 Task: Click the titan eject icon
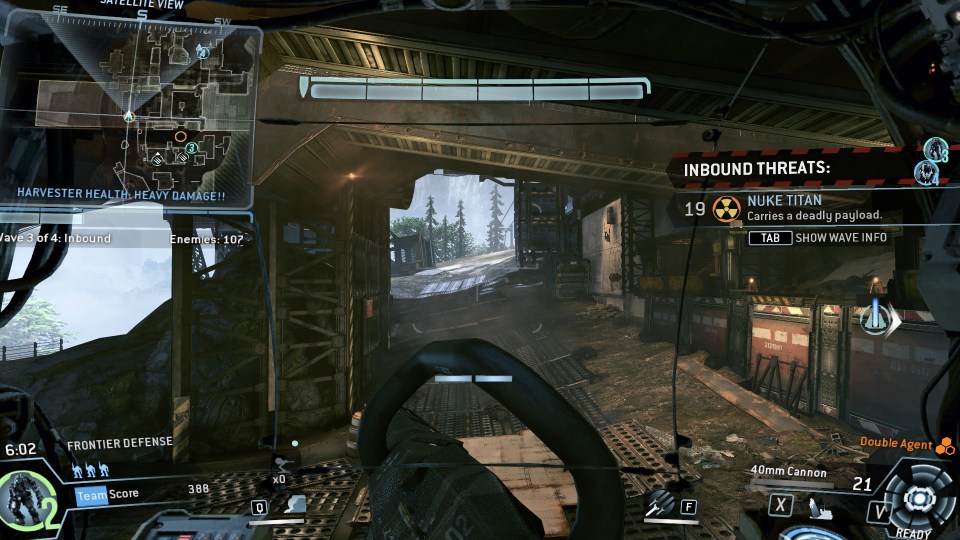819,507
